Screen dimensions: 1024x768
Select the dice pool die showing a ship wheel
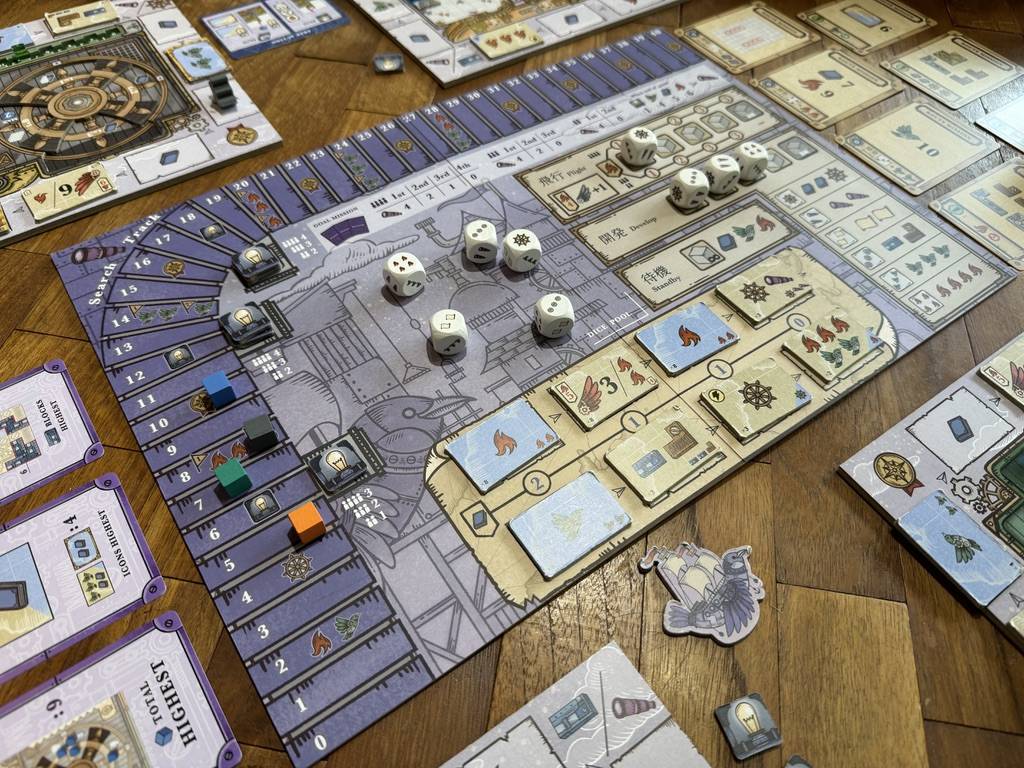(x=521, y=250)
